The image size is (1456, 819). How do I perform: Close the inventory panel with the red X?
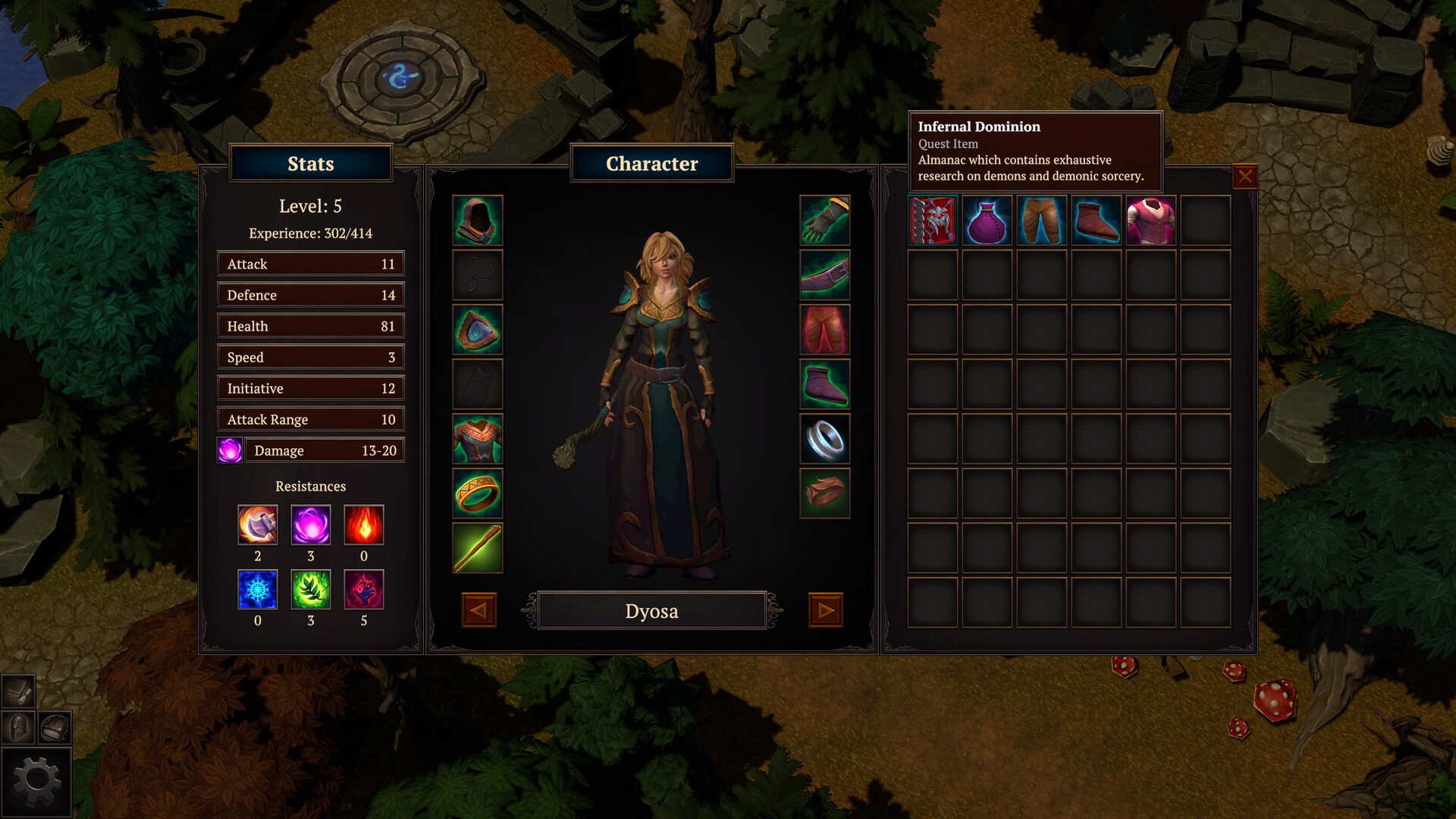1246,176
